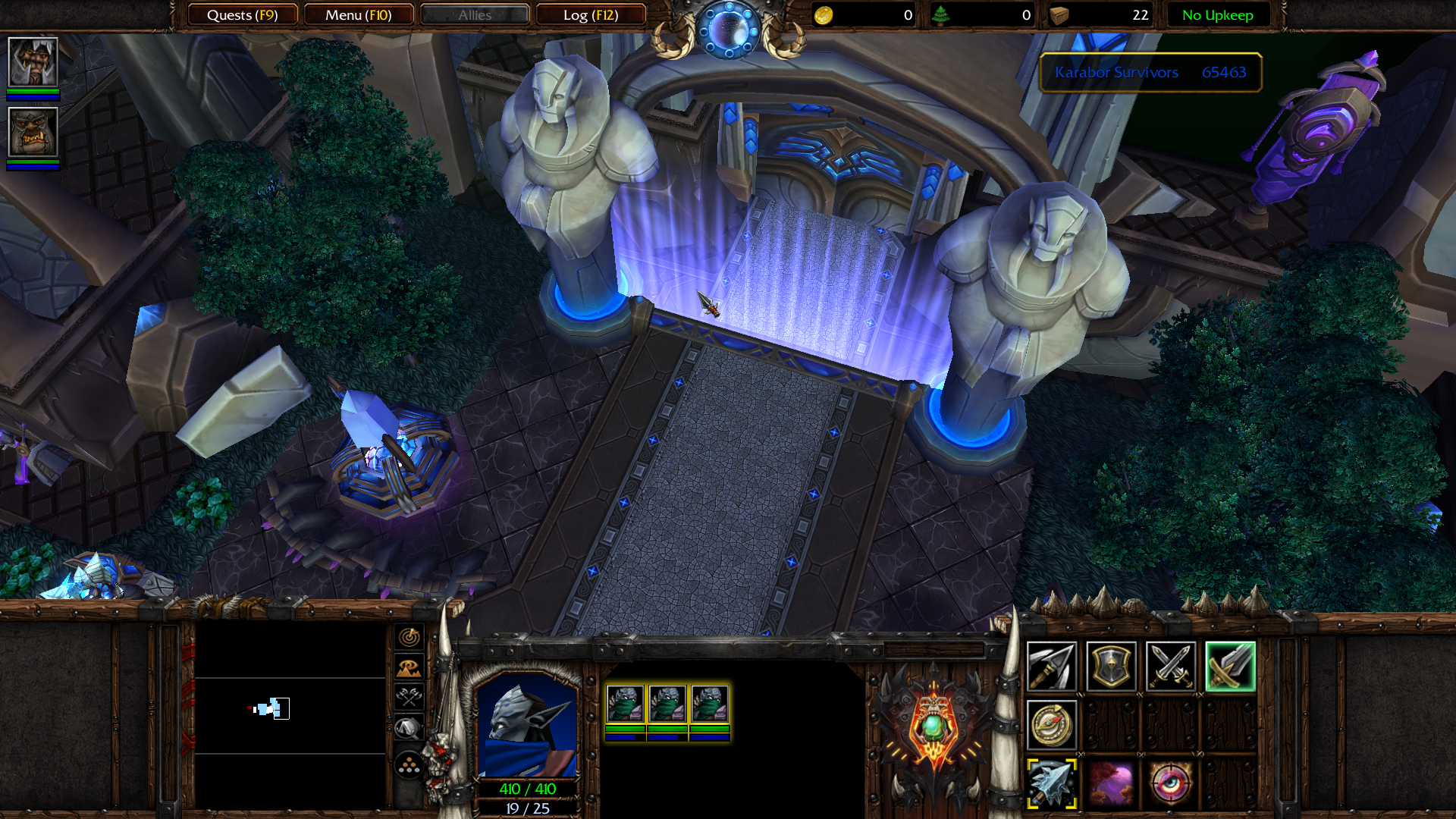
Task: Show the message Log (F12)
Action: click(590, 15)
